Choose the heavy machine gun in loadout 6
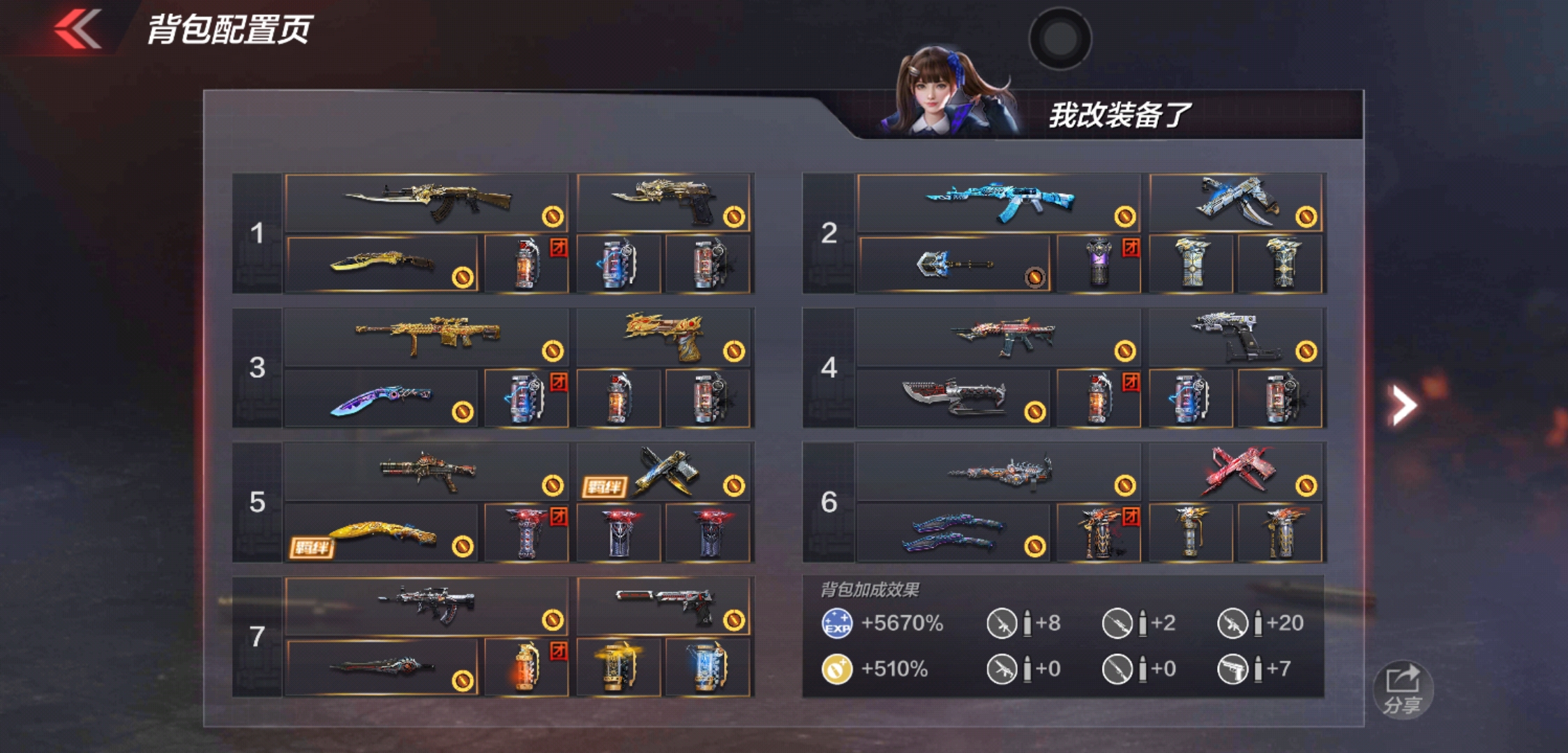 coord(998,471)
